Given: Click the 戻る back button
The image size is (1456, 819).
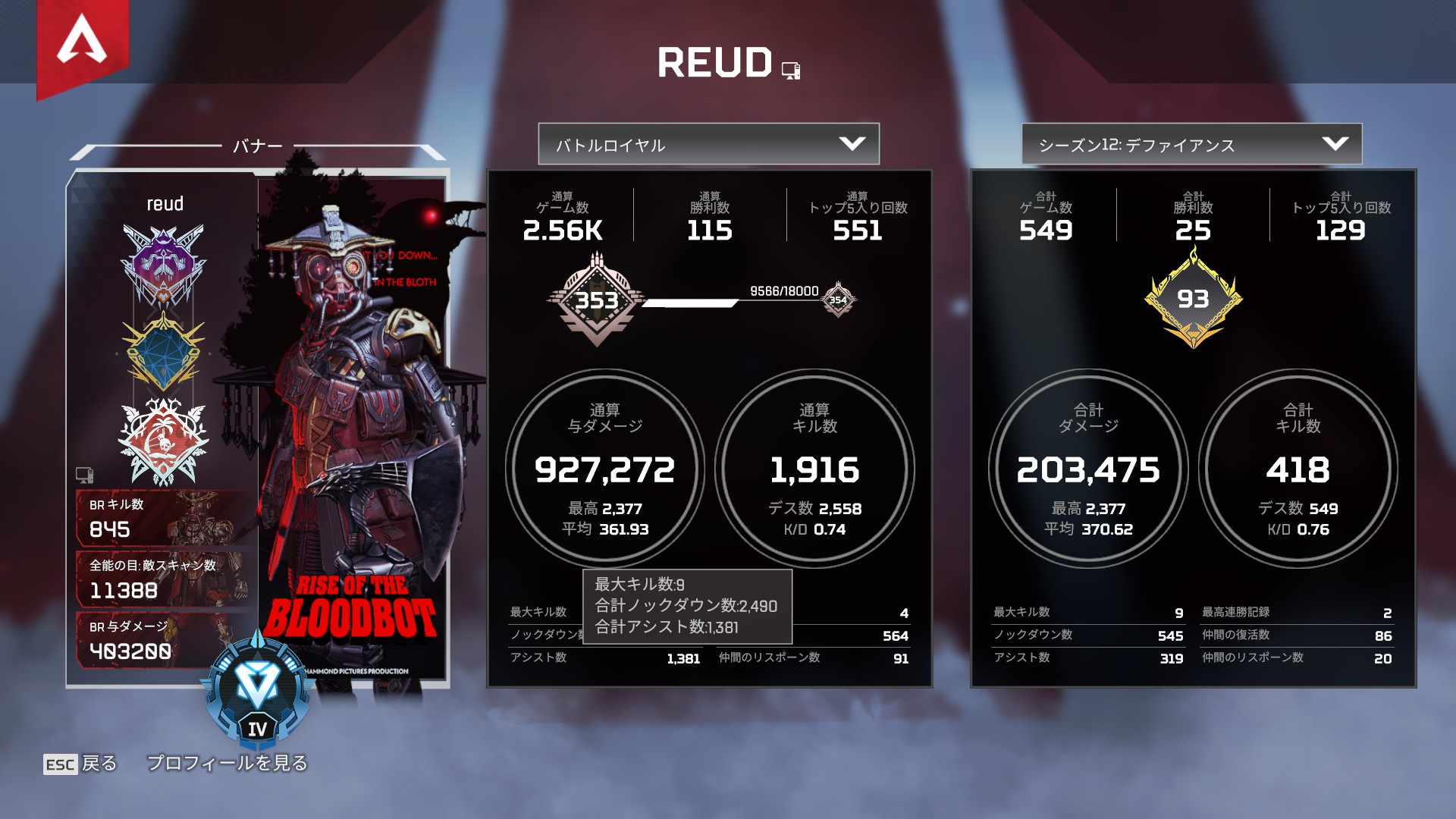Looking at the screenshot, I should tap(80, 763).
